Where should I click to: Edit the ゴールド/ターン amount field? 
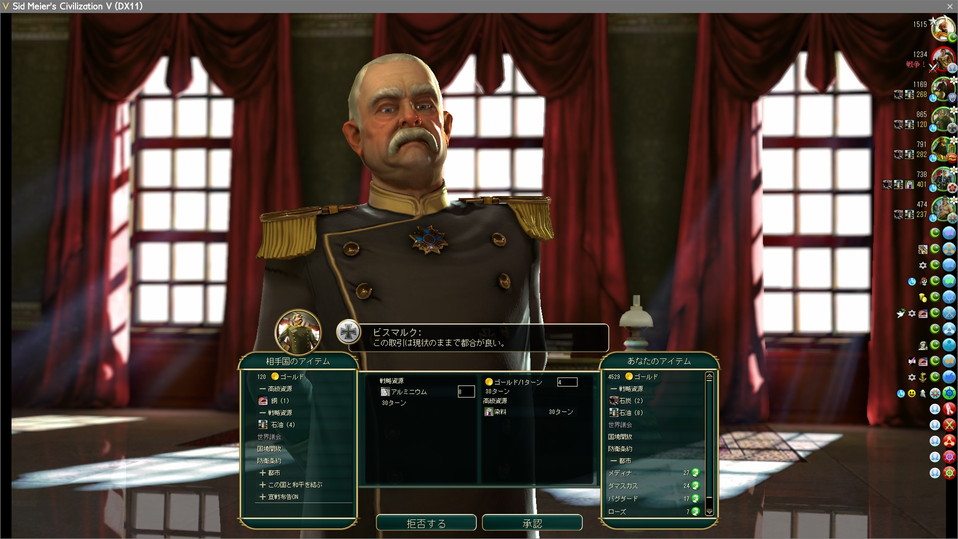pos(566,382)
